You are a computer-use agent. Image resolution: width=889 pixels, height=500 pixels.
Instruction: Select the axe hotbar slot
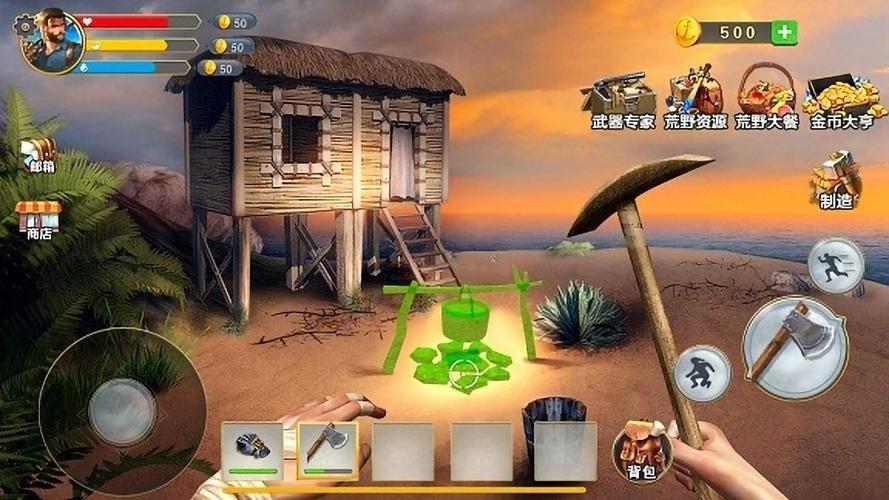[x=328, y=451]
